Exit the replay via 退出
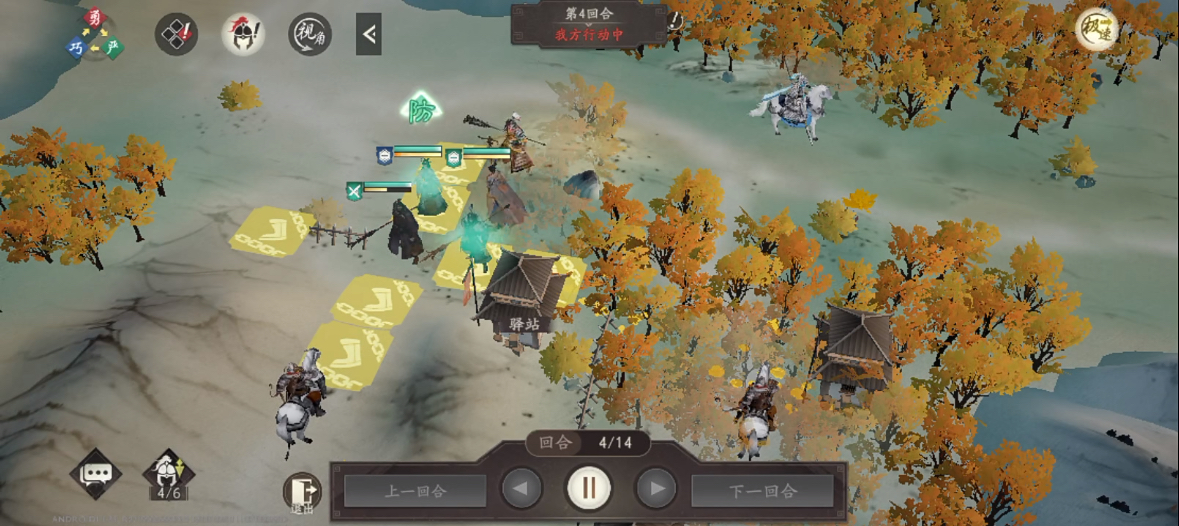Image resolution: width=1179 pixels, height=526 pixels. coord(301,492)
